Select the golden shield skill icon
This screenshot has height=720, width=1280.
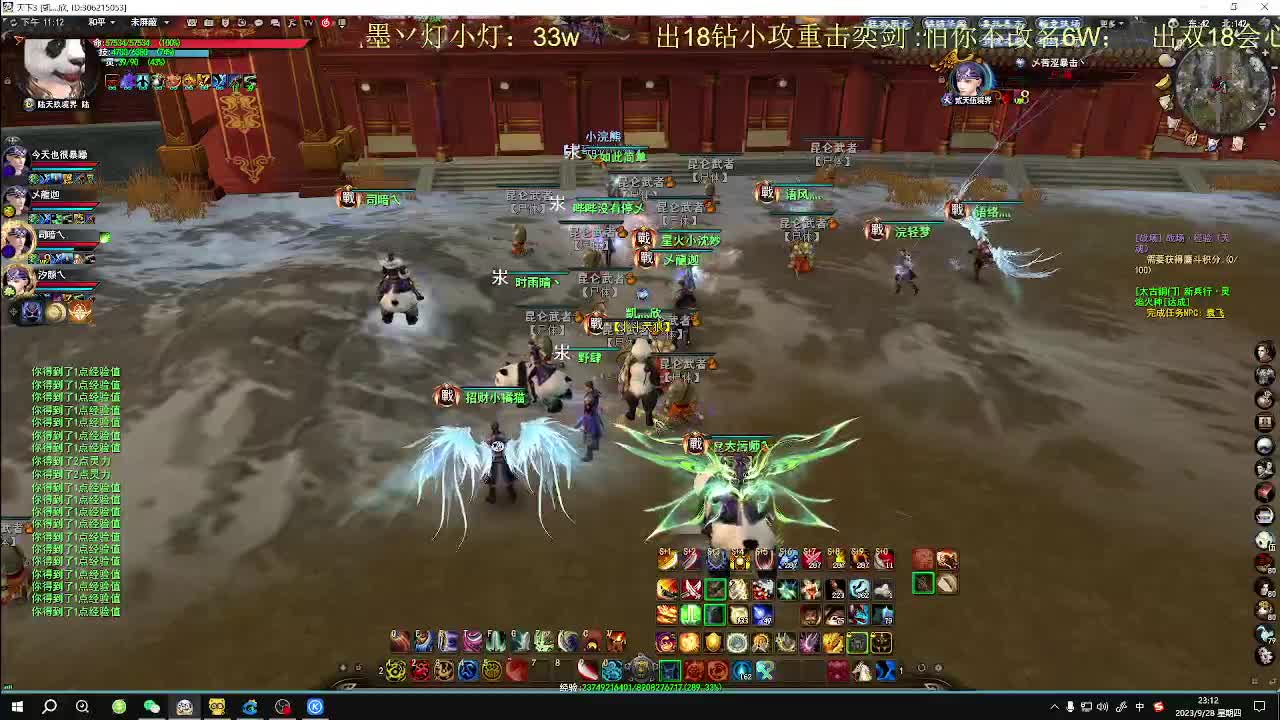tap(714, 643)
